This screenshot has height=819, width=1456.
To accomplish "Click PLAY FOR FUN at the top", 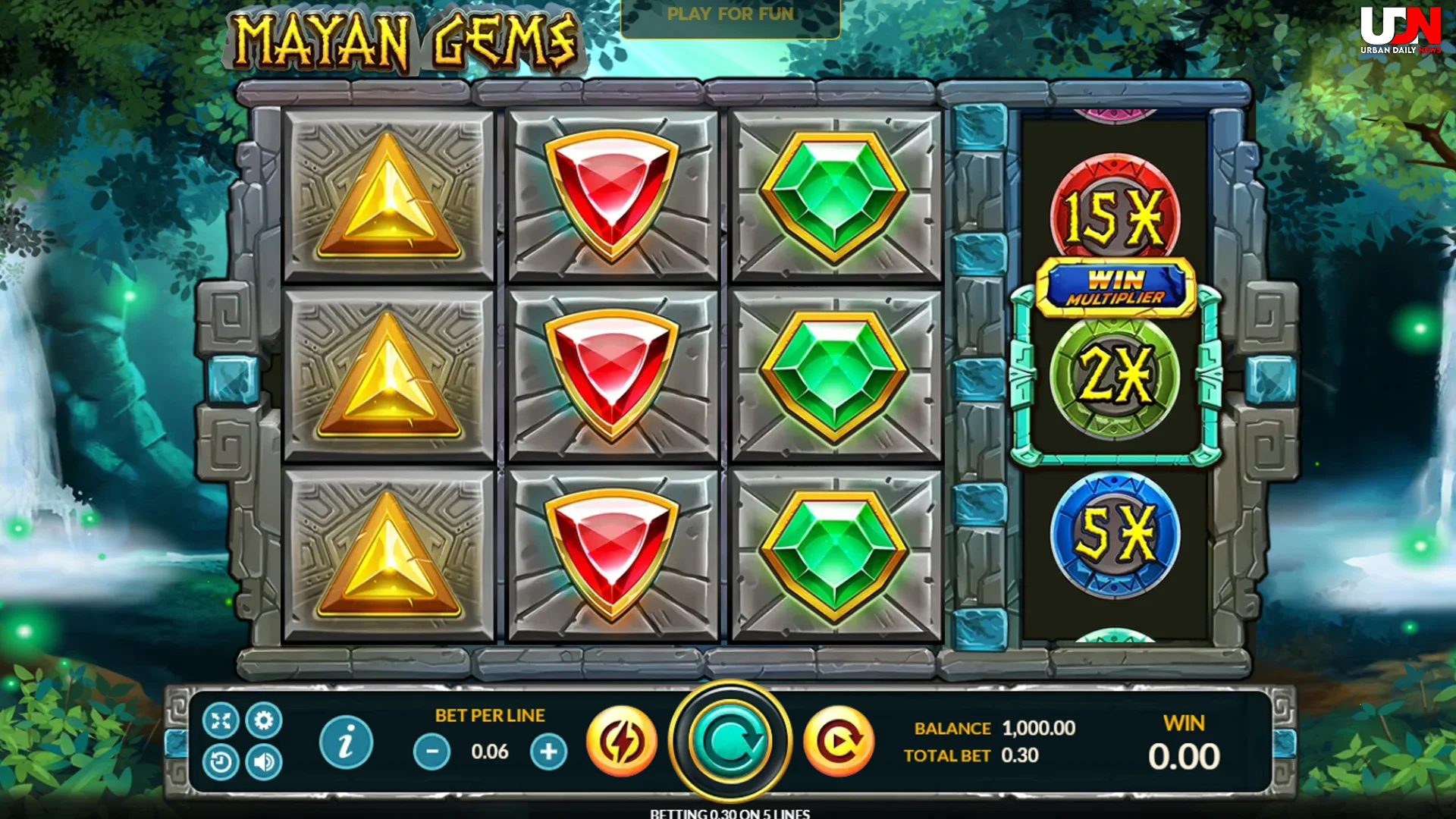I will 730,14.
